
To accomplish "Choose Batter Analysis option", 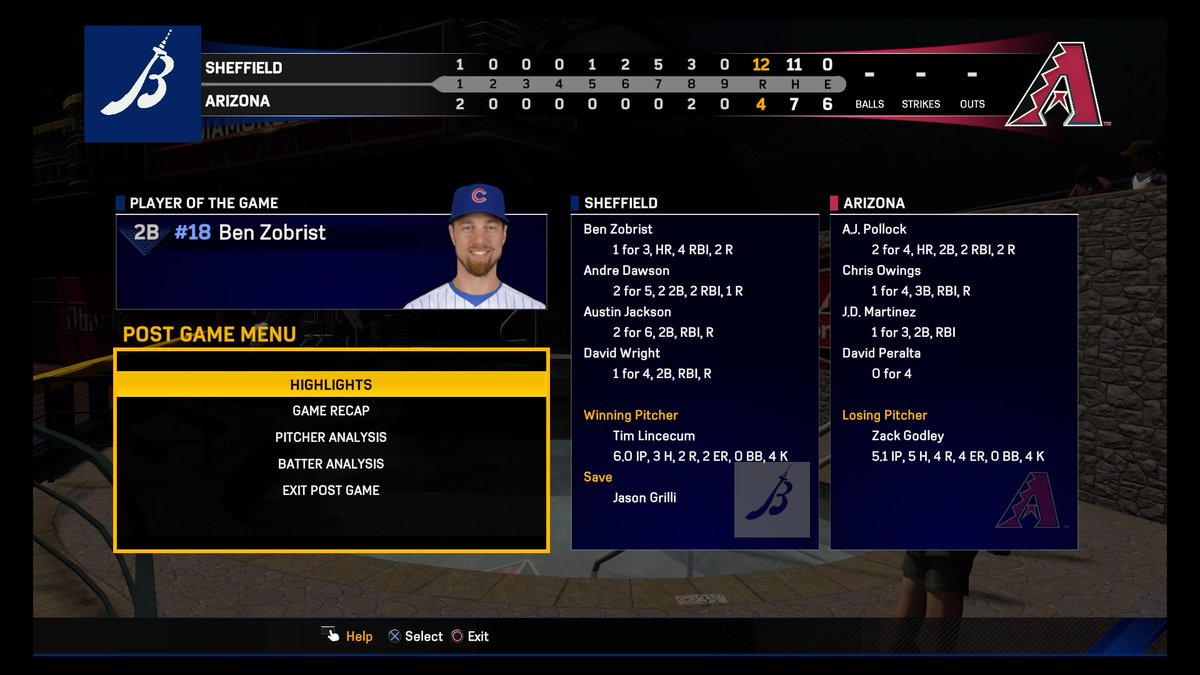I will coord(331,464).
